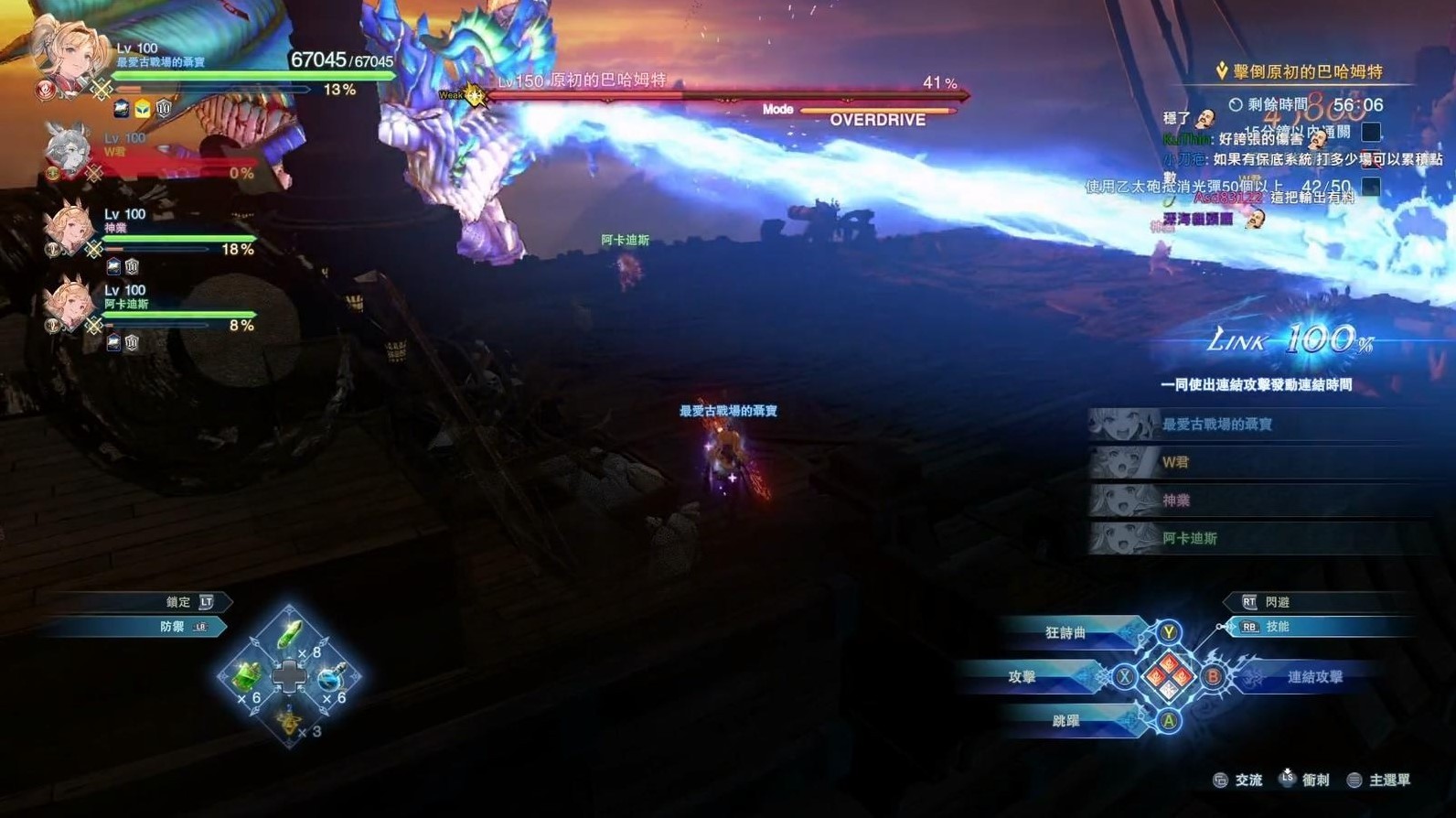Activate the 連結攻擊 link attack
Viewport: 1456px width, 818px height.
tap(1314, 677)
